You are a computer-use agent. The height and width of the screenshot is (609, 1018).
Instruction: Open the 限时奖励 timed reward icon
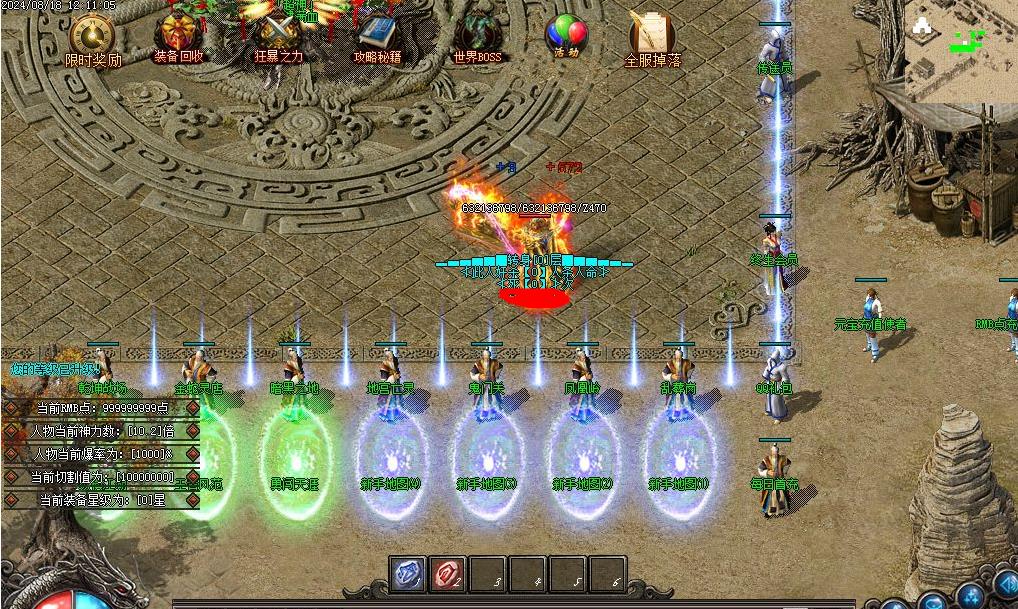coord(93,38)
